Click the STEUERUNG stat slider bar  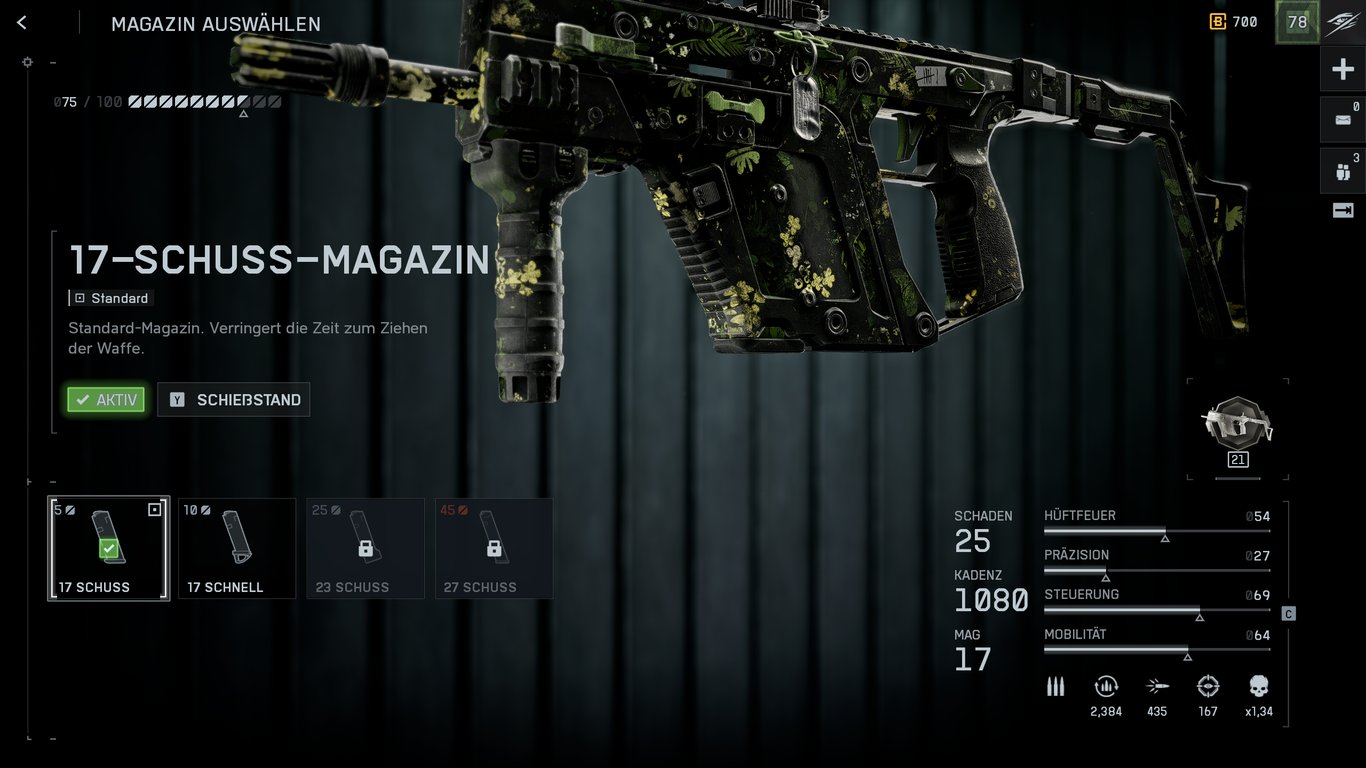click(x=1155, y=610)
